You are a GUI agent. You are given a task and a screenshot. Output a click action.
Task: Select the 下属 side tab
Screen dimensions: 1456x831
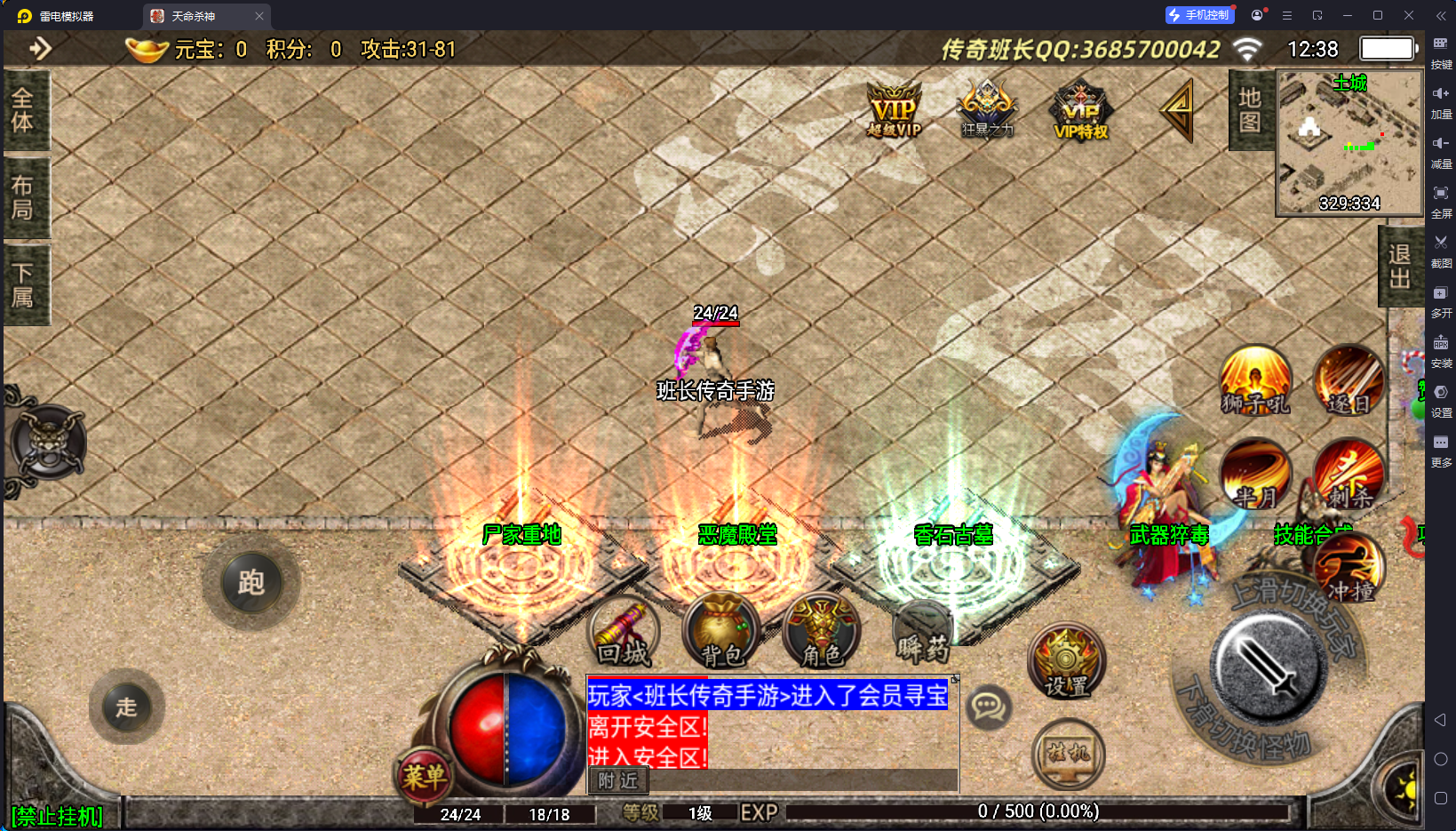pos(24,284)
